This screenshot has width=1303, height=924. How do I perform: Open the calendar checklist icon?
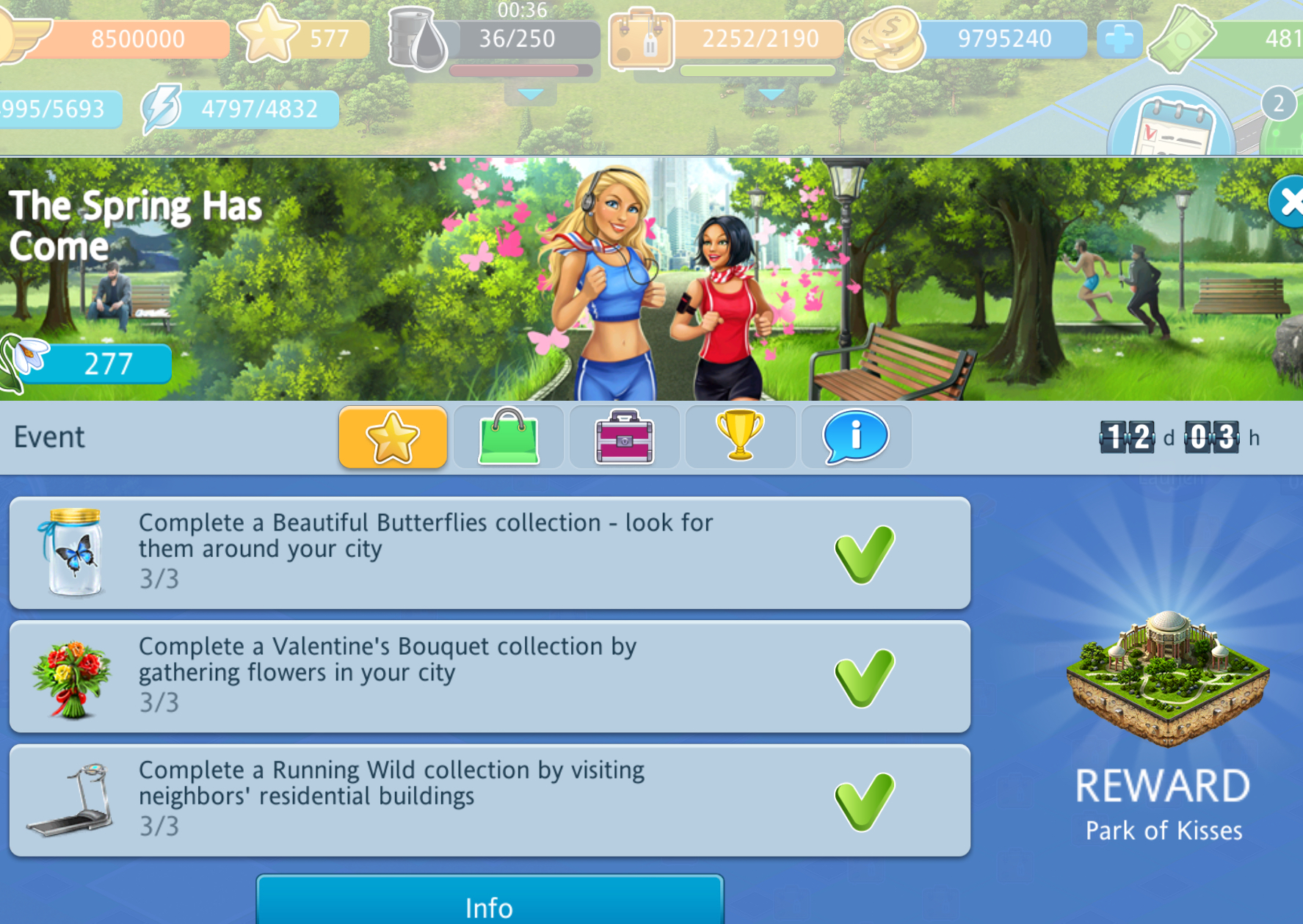click(1172, 126)
